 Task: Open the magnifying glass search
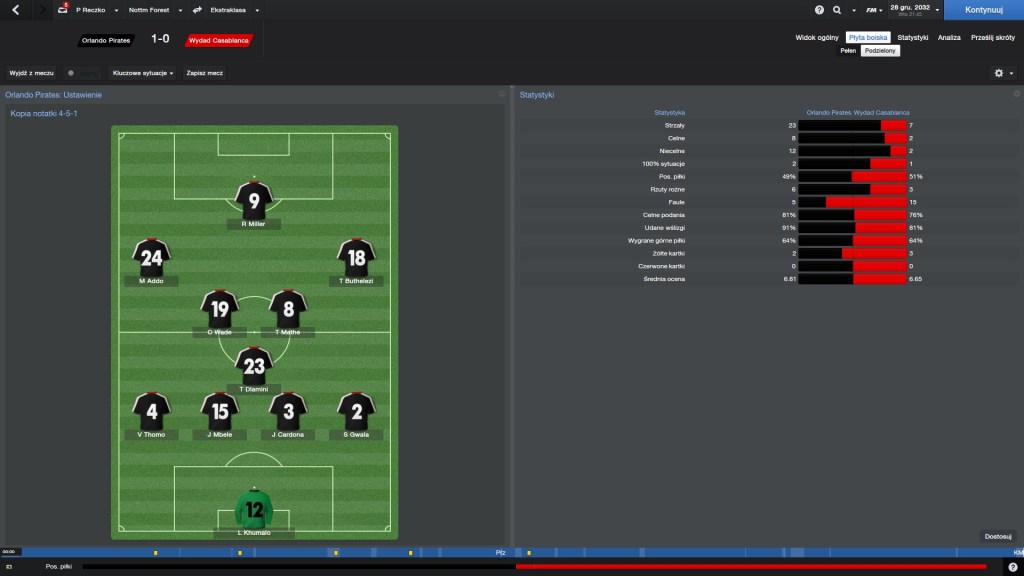837,10
